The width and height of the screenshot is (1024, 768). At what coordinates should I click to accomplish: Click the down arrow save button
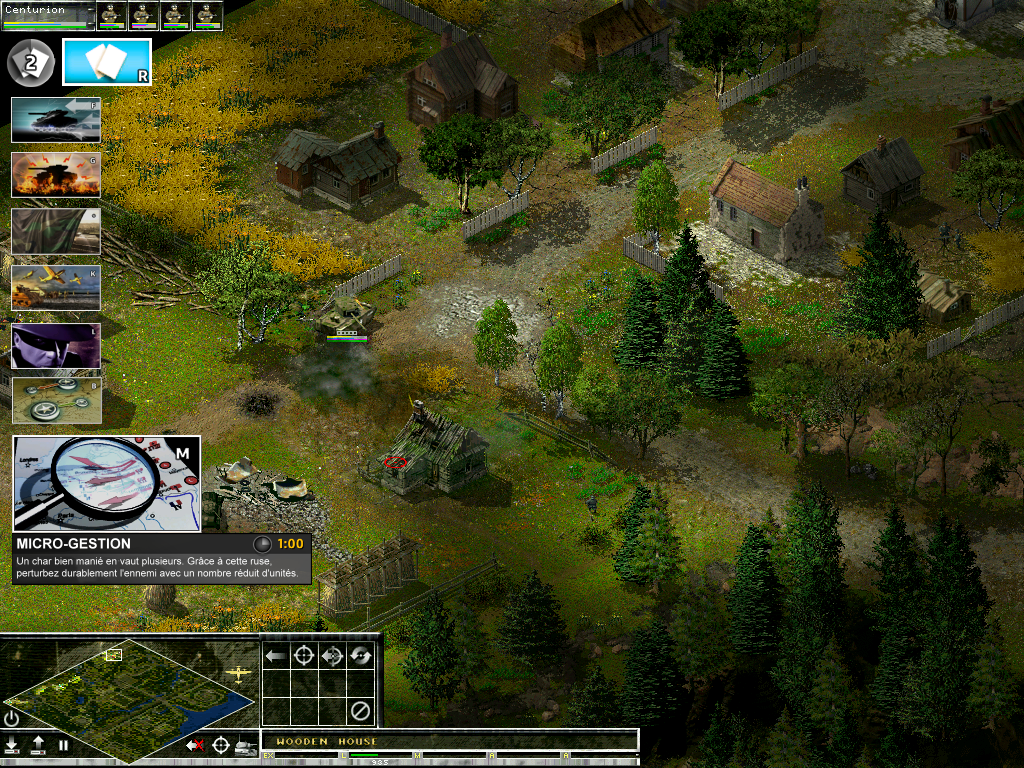(12, 745)
